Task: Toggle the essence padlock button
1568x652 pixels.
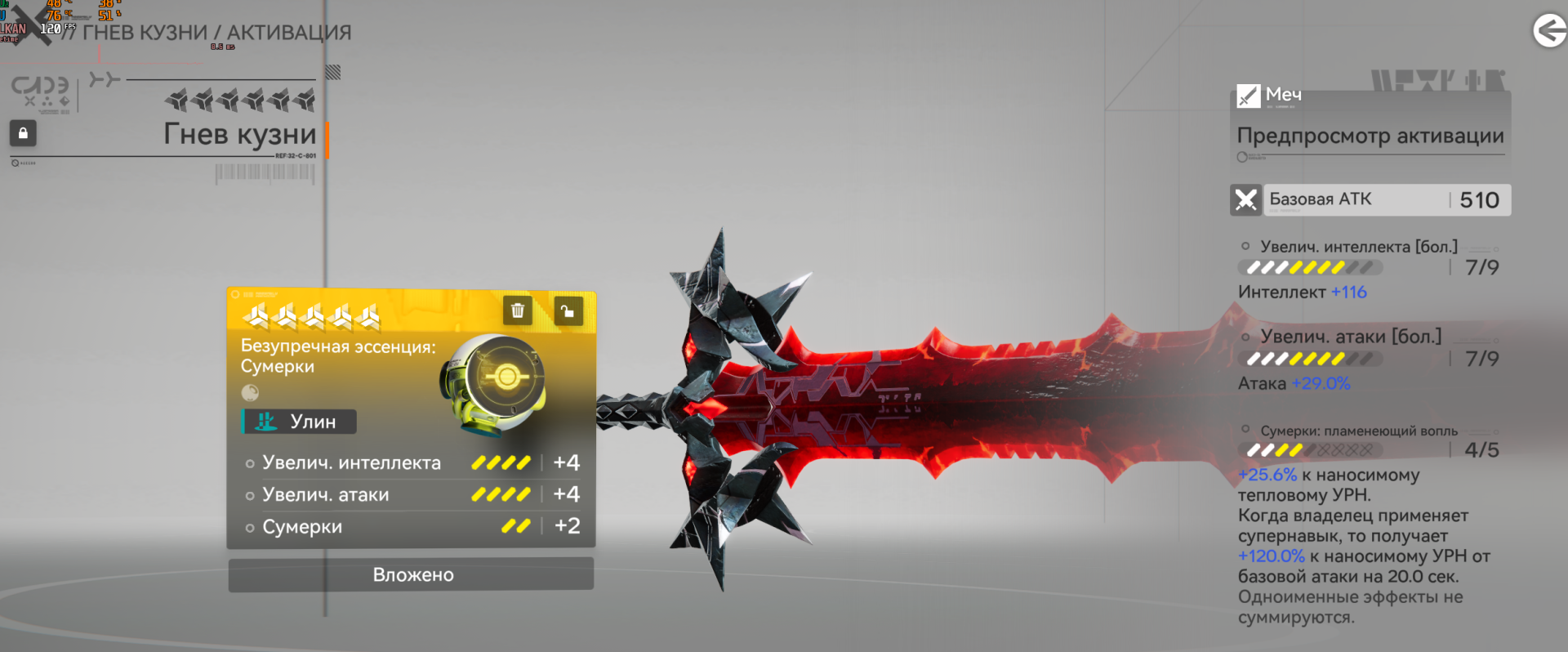Action: [568, 310]
